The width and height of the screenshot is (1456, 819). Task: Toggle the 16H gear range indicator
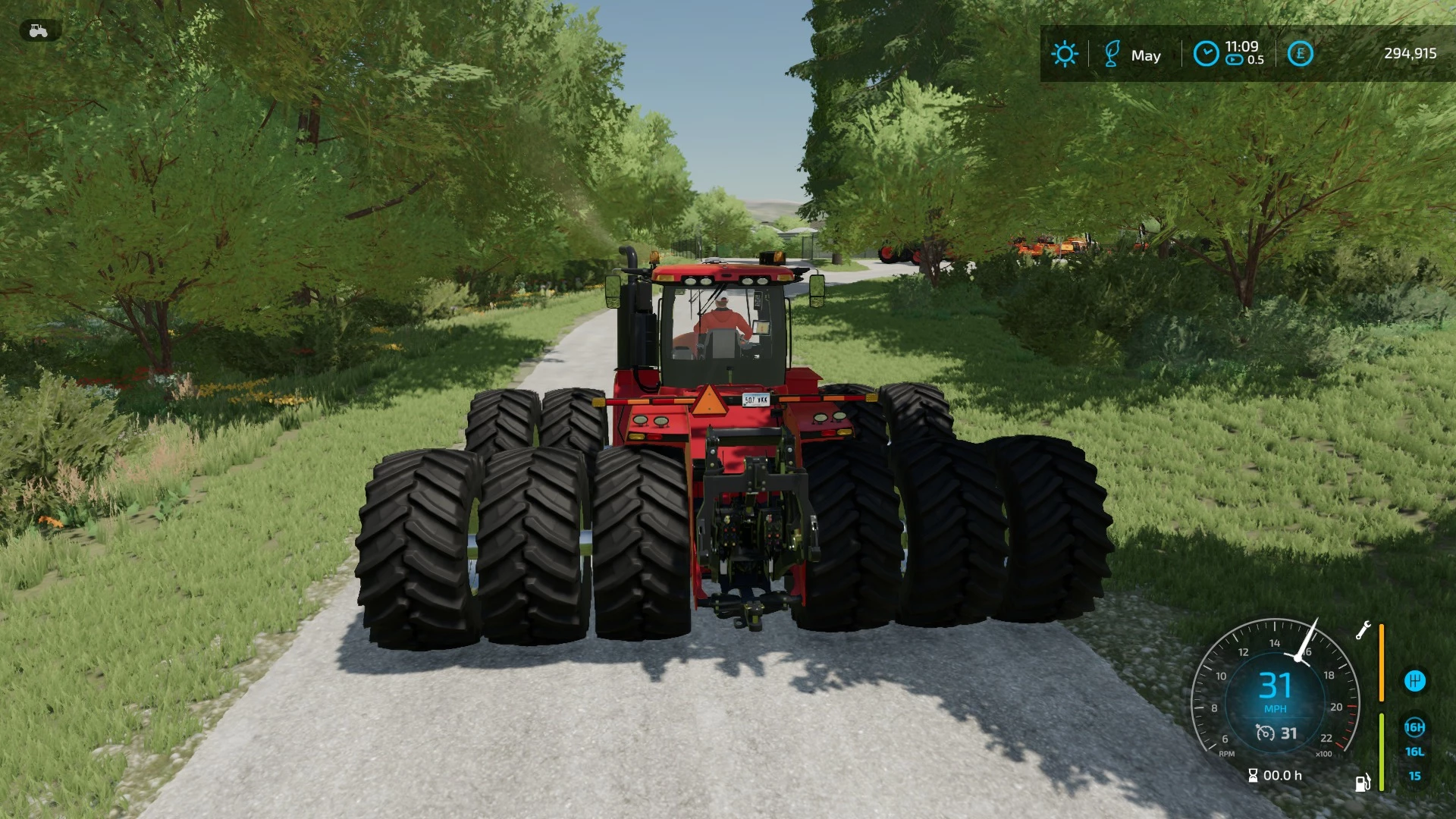pyautogui.click(x=1414, y=729)
